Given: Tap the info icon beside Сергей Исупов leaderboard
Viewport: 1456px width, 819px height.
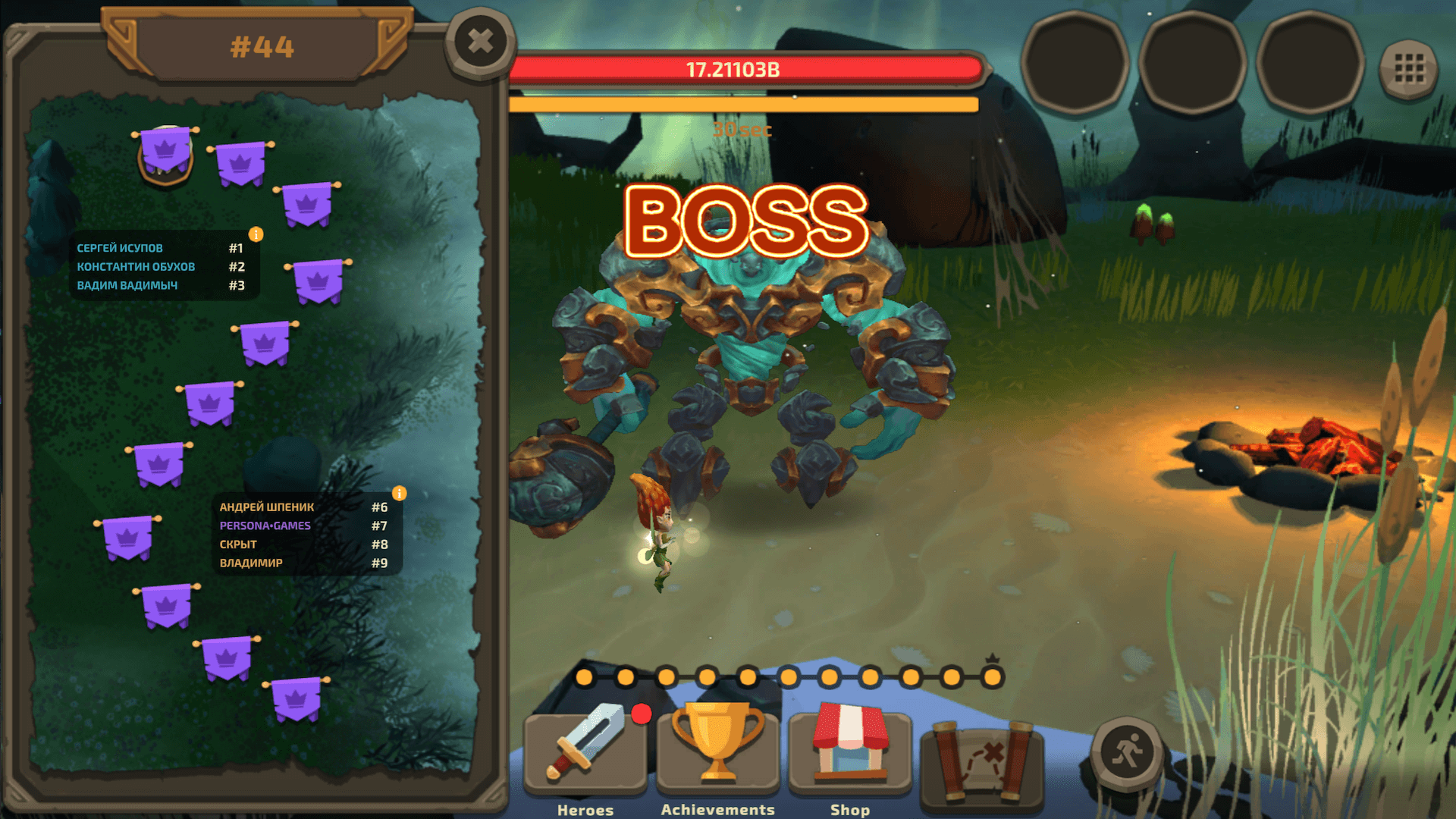Looking at the screenshot, I should click(255, 235).
